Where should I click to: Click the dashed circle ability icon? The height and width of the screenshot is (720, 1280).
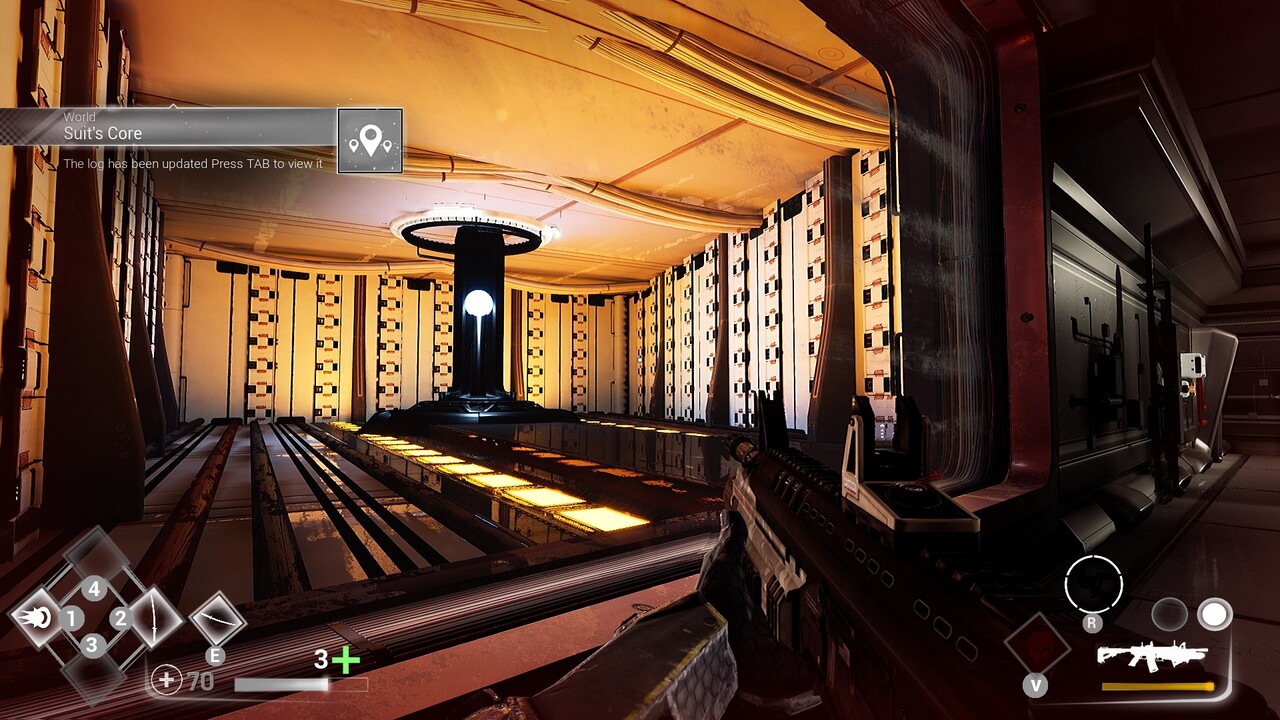[1093, 584]
